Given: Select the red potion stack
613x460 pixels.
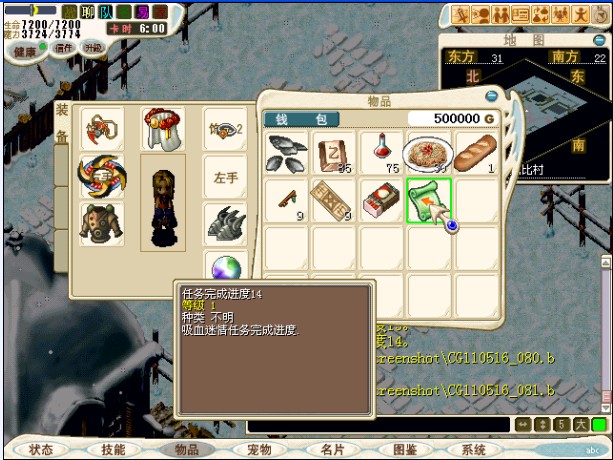Looking at the screenshot, I should coord(381,152).
